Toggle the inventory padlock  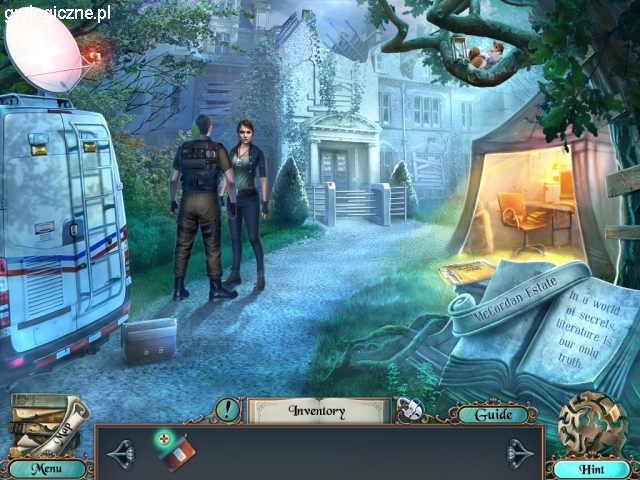pos(408,410)
